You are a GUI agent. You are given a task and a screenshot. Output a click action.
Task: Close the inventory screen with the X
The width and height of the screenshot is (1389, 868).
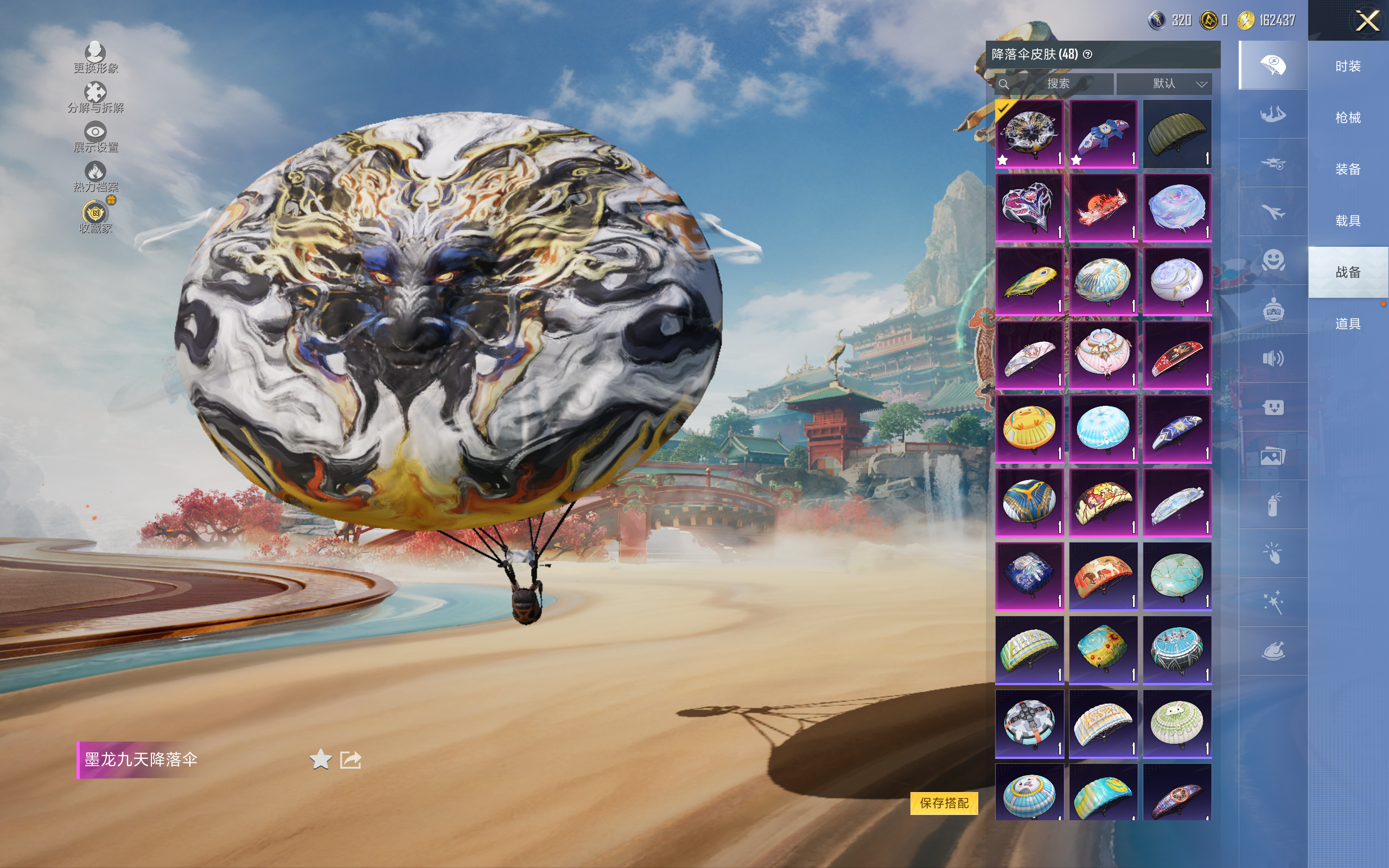click(x=1367, y=21)
